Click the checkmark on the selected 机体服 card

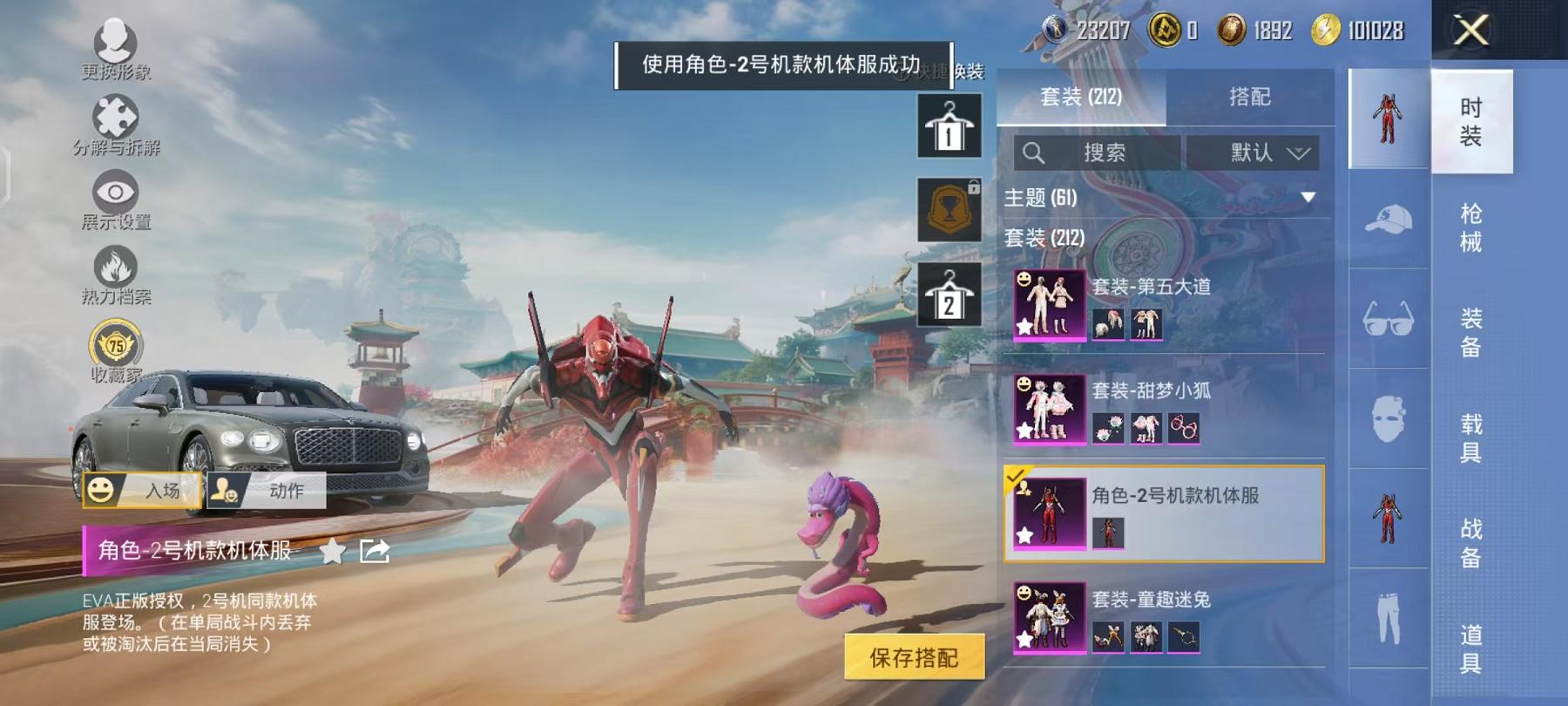[x=1016, y=478]
